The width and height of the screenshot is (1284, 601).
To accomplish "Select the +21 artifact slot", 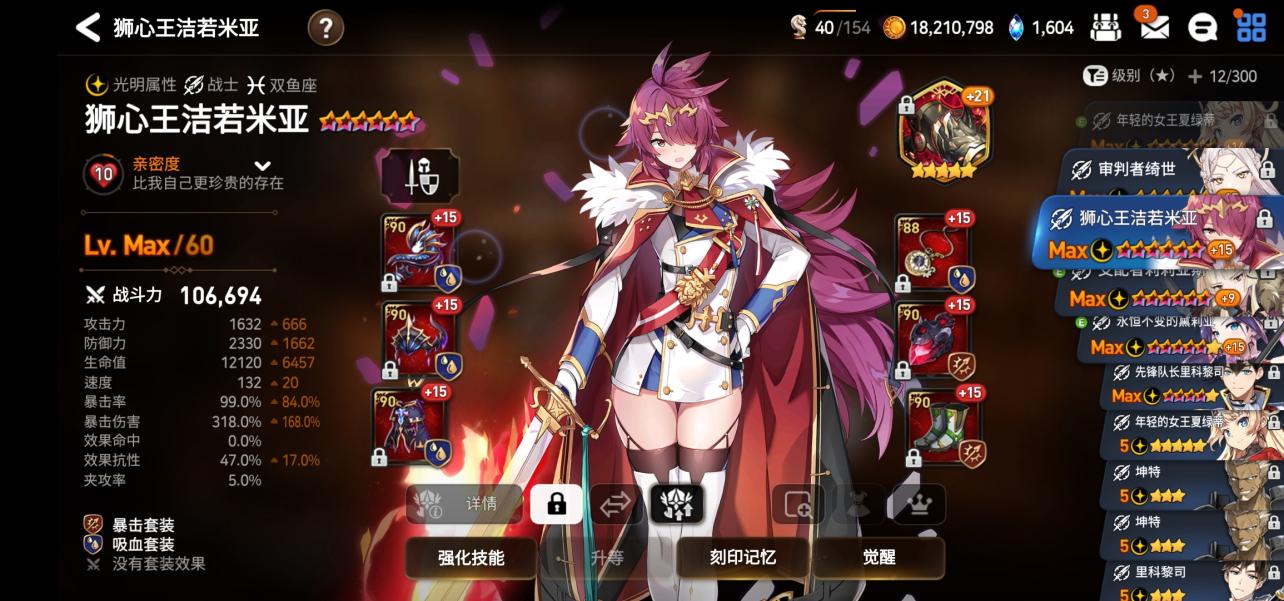I will (x=944, y=131).
